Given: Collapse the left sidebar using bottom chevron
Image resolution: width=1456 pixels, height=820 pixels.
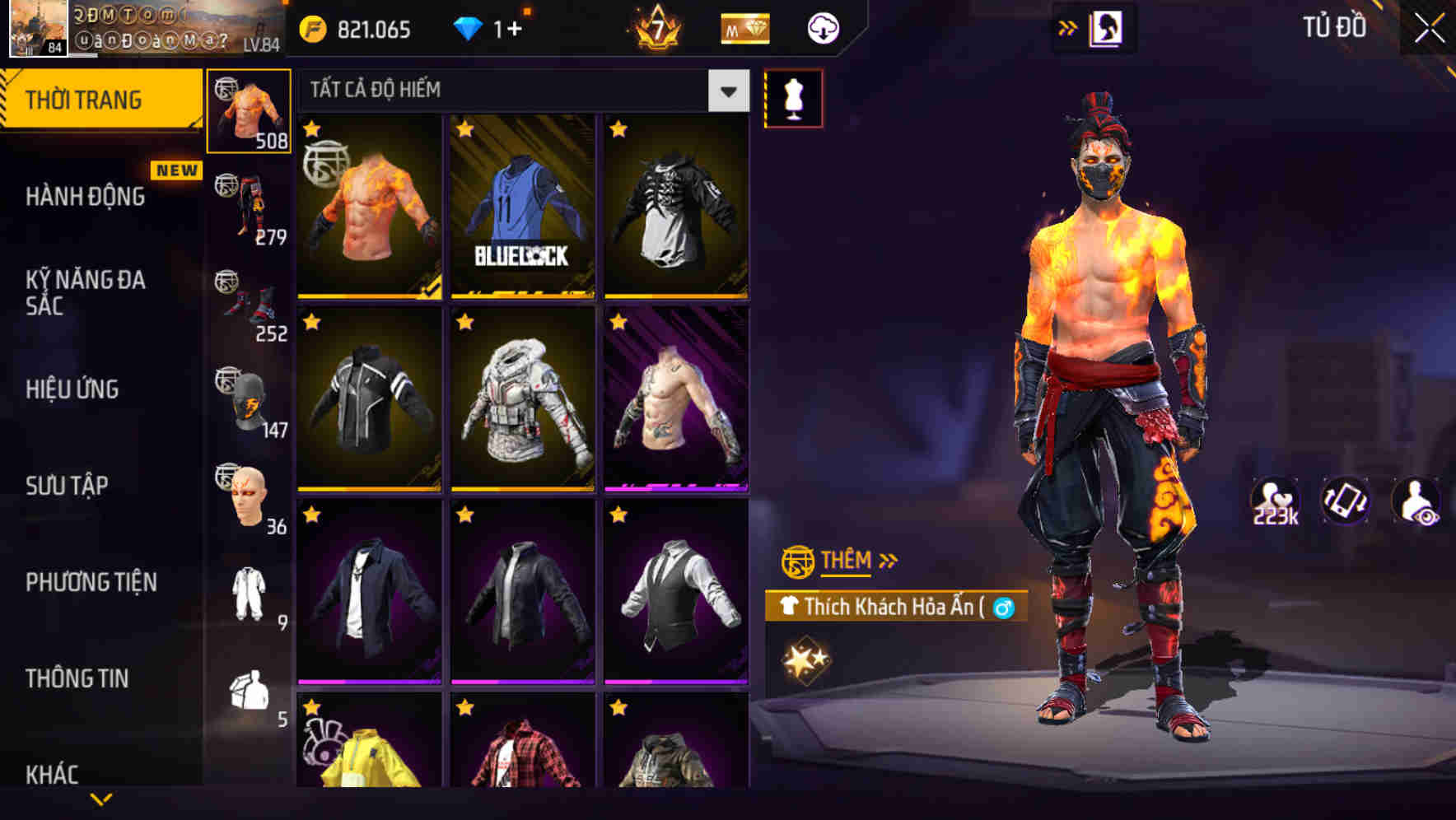Looking at the screenshot, I should point(100,800).
